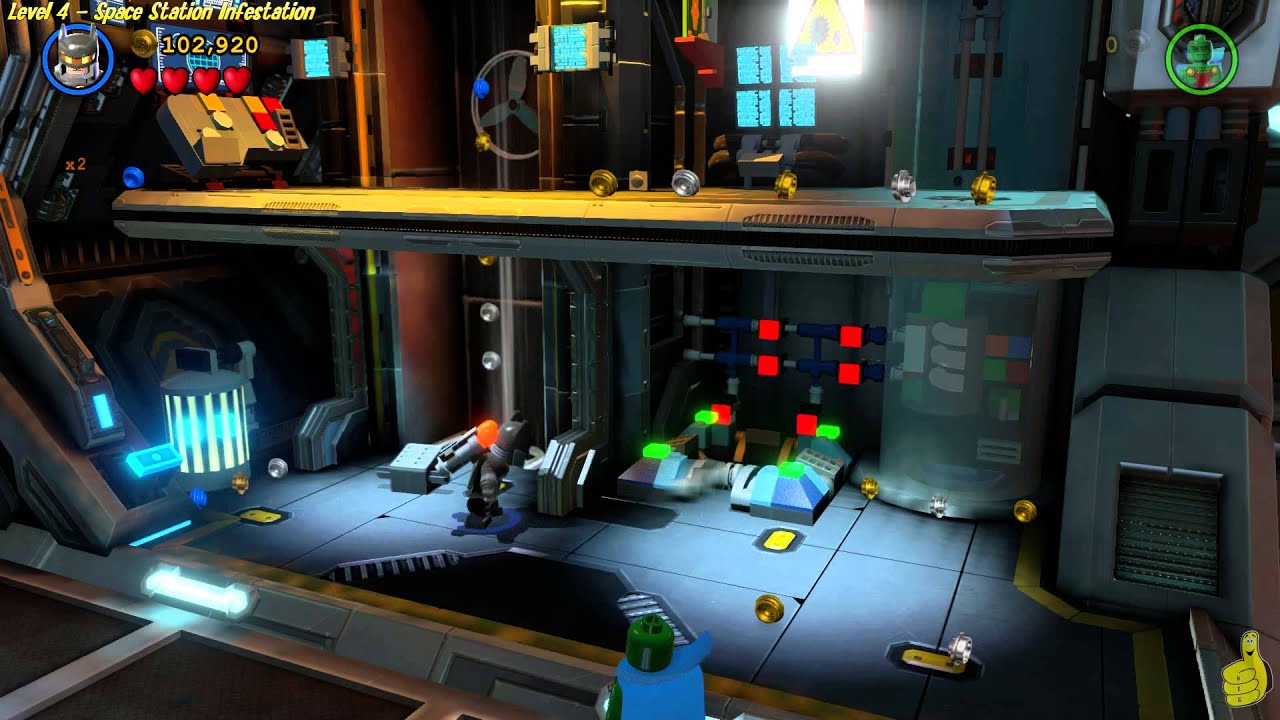The height and width of the screenshot is (720, 1280).
Task: Click the level title text
Action: coord(160,12)
